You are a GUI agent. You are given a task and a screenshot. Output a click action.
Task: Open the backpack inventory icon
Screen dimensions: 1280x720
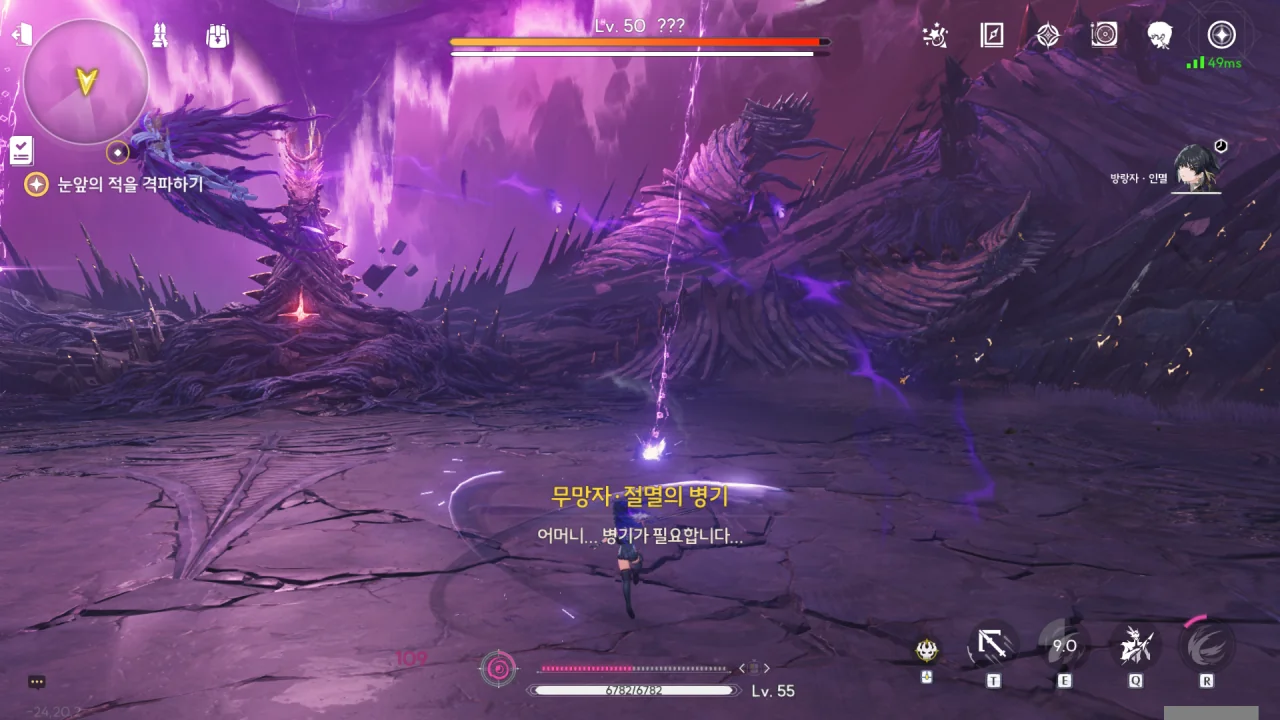coord(217,36)
